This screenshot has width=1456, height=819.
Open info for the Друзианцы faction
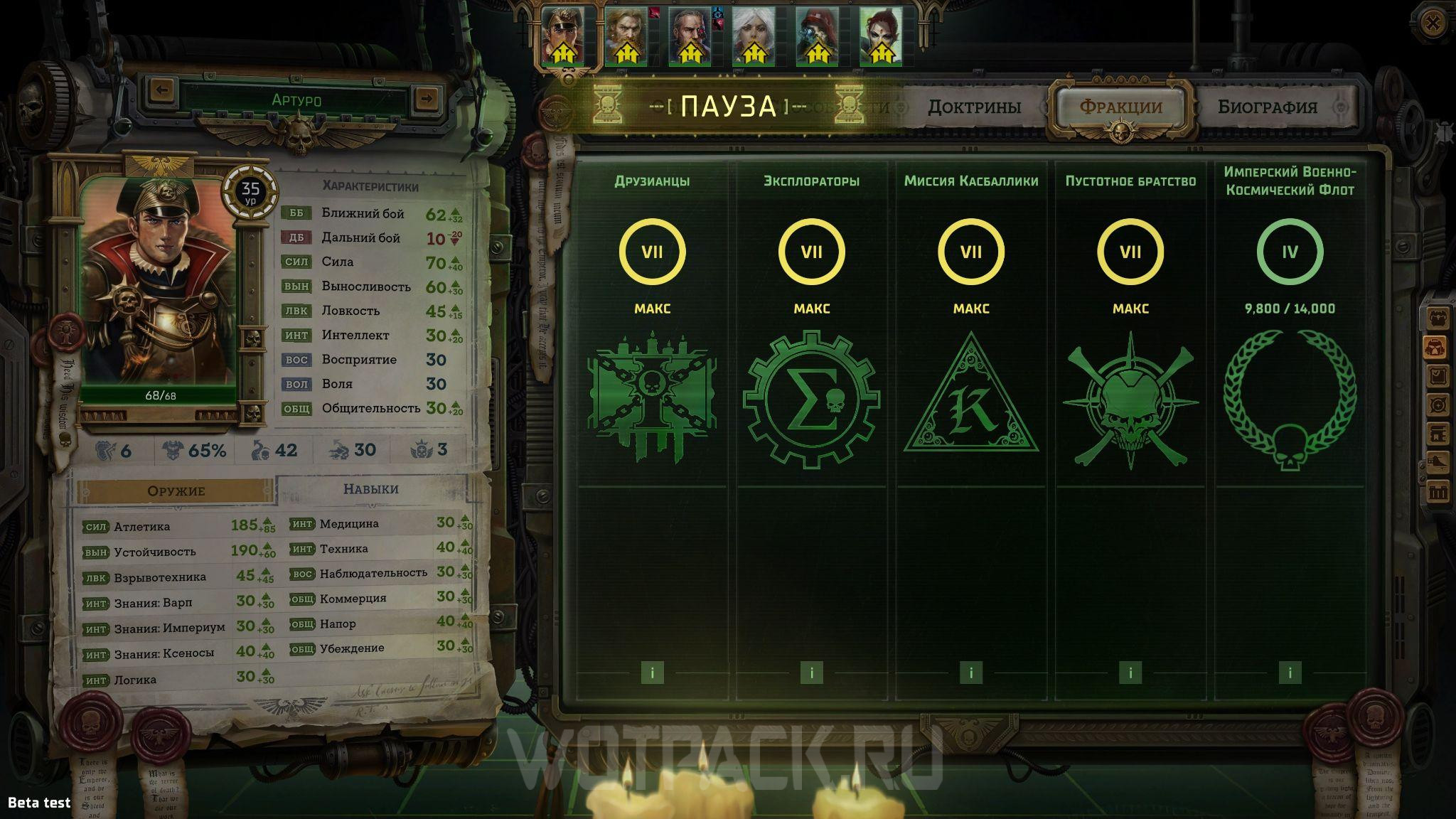click(652, 673)
